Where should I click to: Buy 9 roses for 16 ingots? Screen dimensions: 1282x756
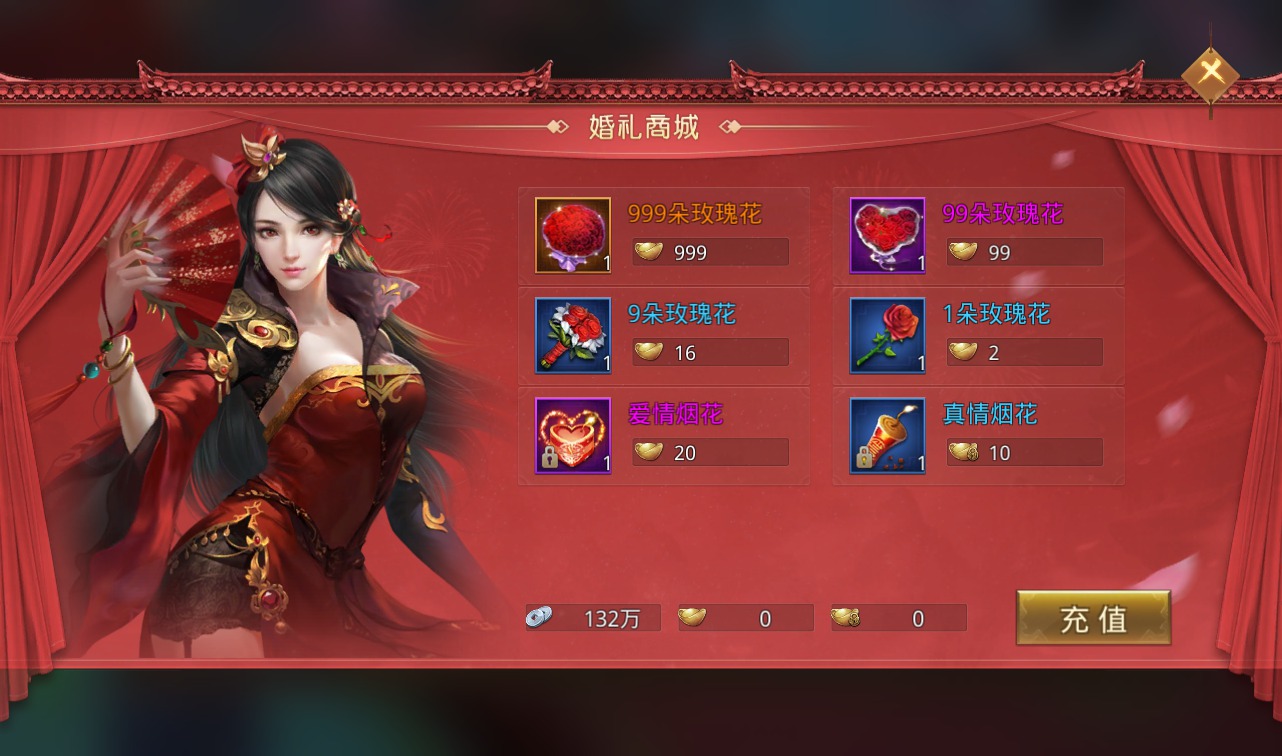pos(710,352)
